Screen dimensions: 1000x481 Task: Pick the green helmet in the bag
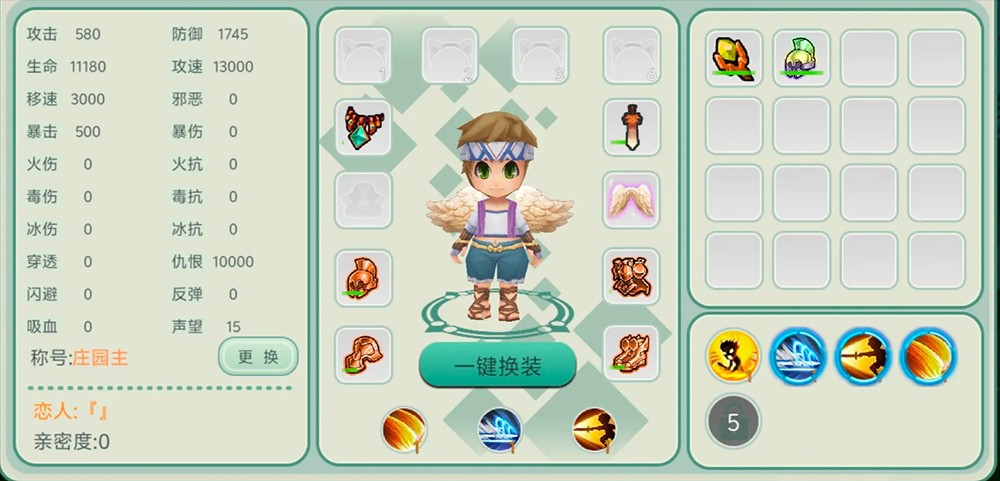coord(801,57)
